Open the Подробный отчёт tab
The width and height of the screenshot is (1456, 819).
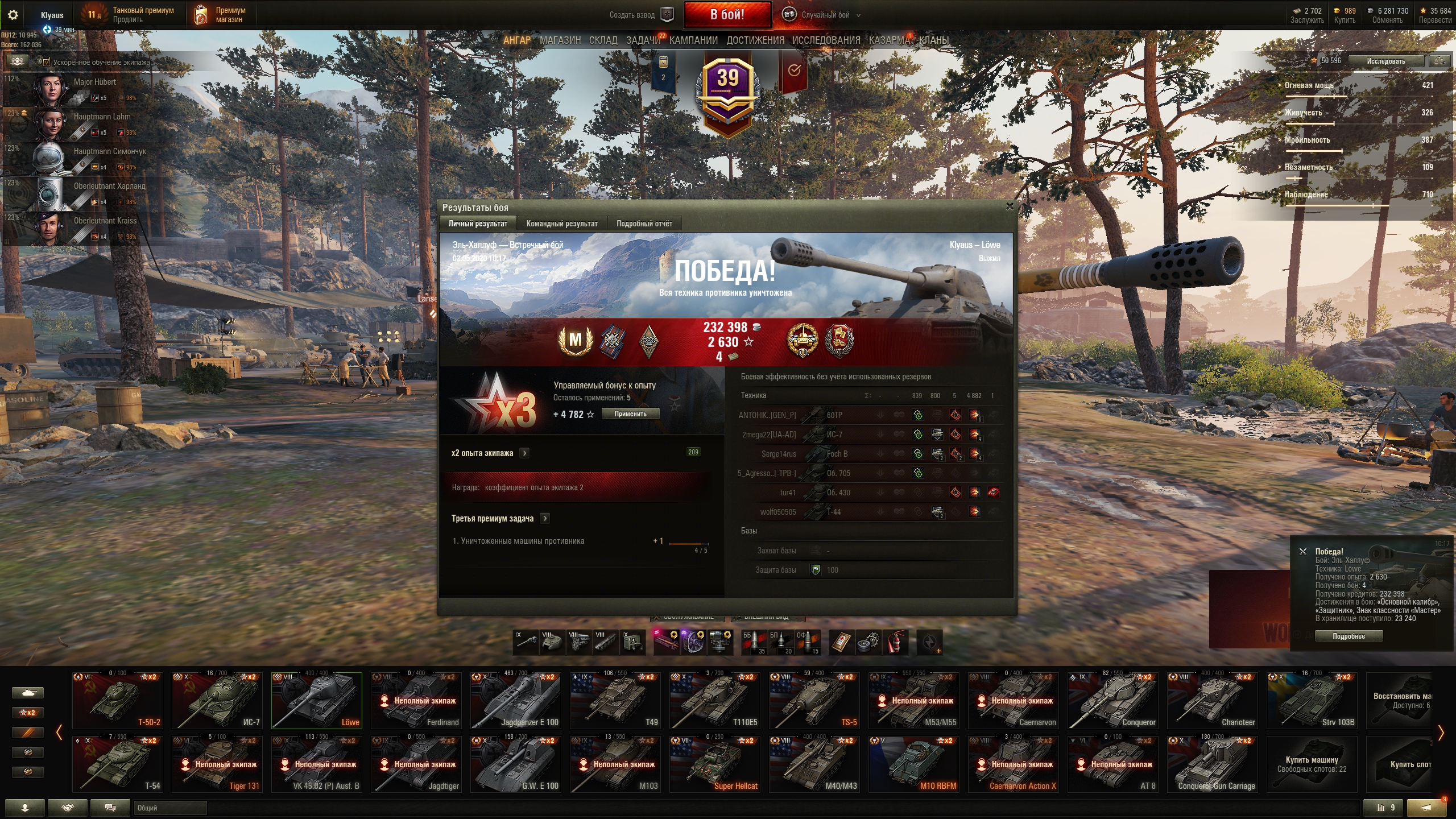coord(644,224)
